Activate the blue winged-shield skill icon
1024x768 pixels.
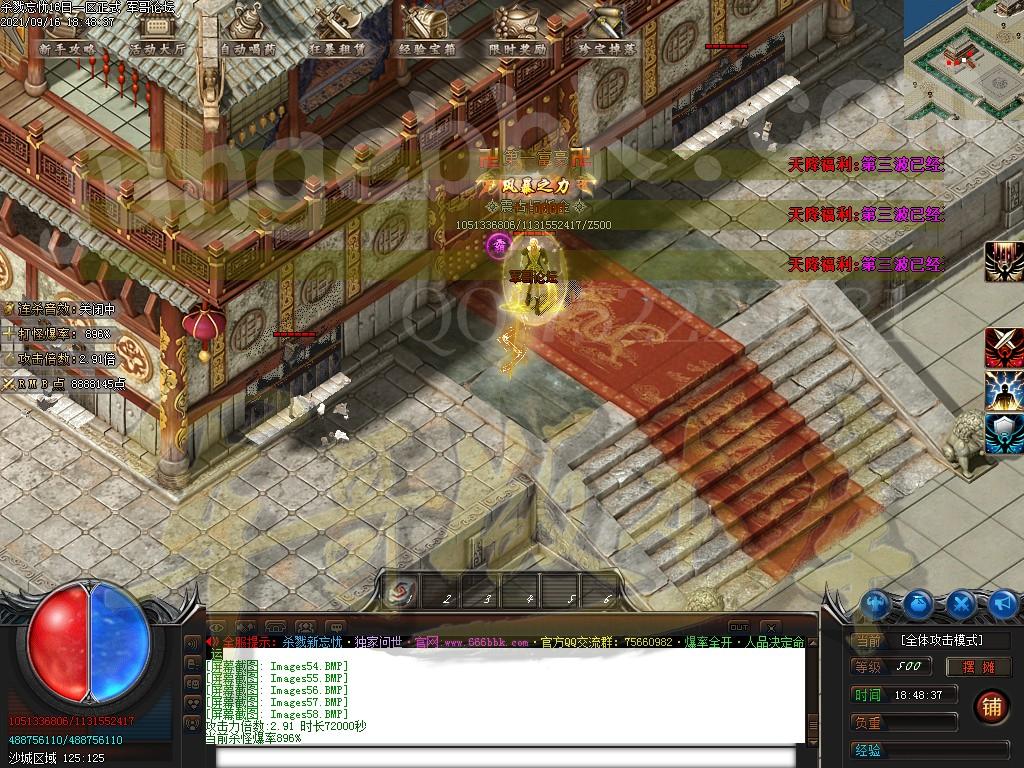tap(1004, 435)
